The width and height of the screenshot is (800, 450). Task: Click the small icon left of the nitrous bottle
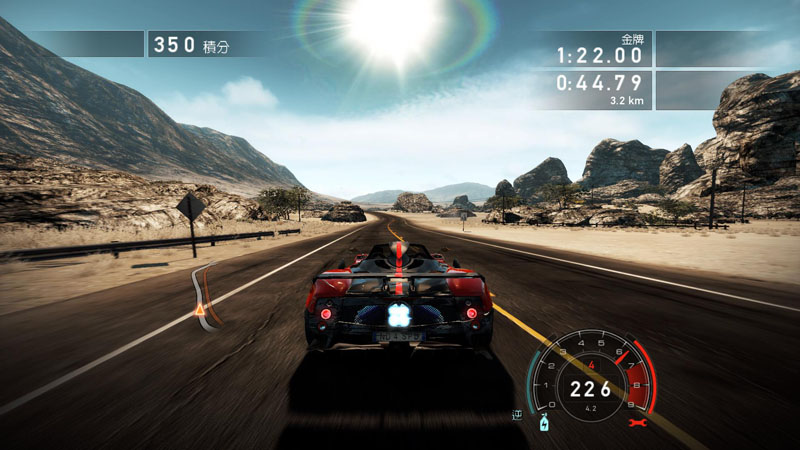coord(518,414)
